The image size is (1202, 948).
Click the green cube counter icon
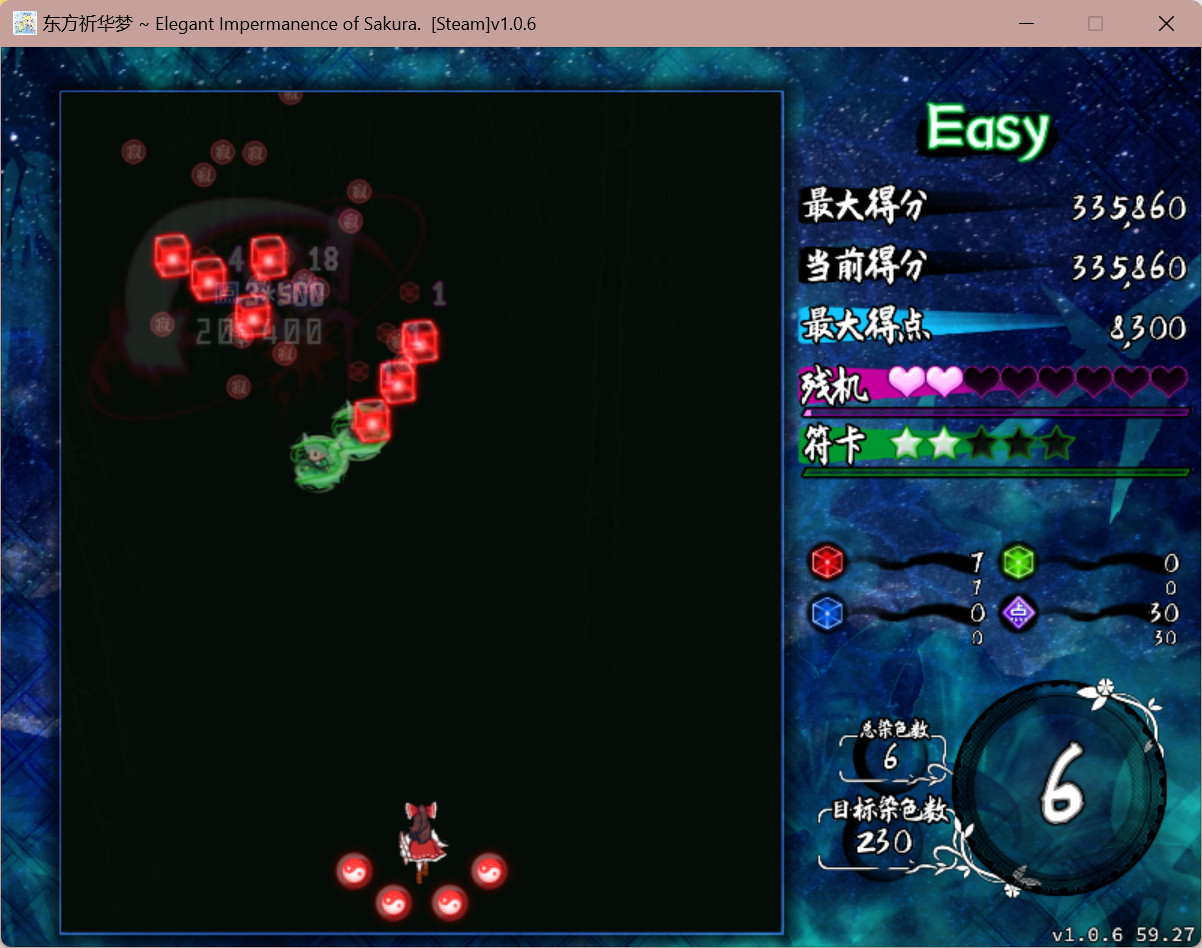point(1018,562)
